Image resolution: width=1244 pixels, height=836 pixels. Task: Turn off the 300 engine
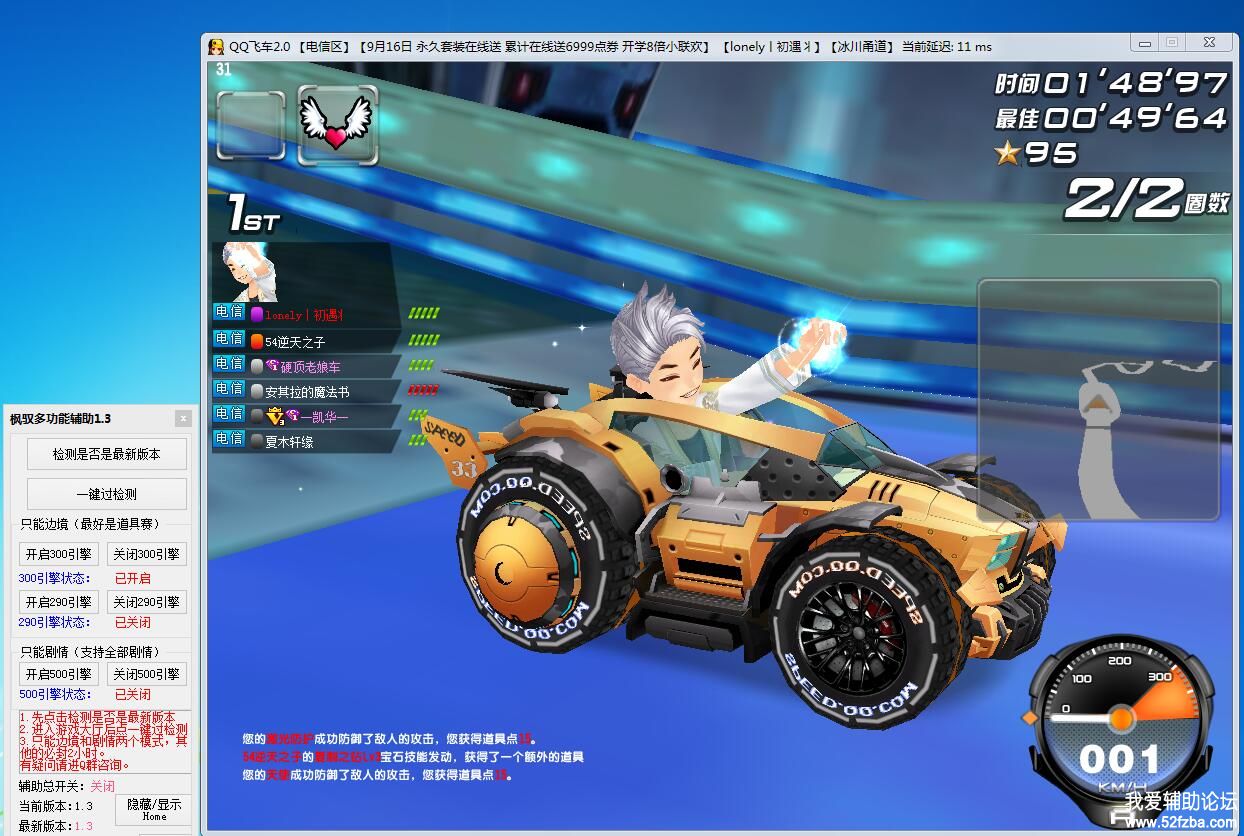point(146,554)
